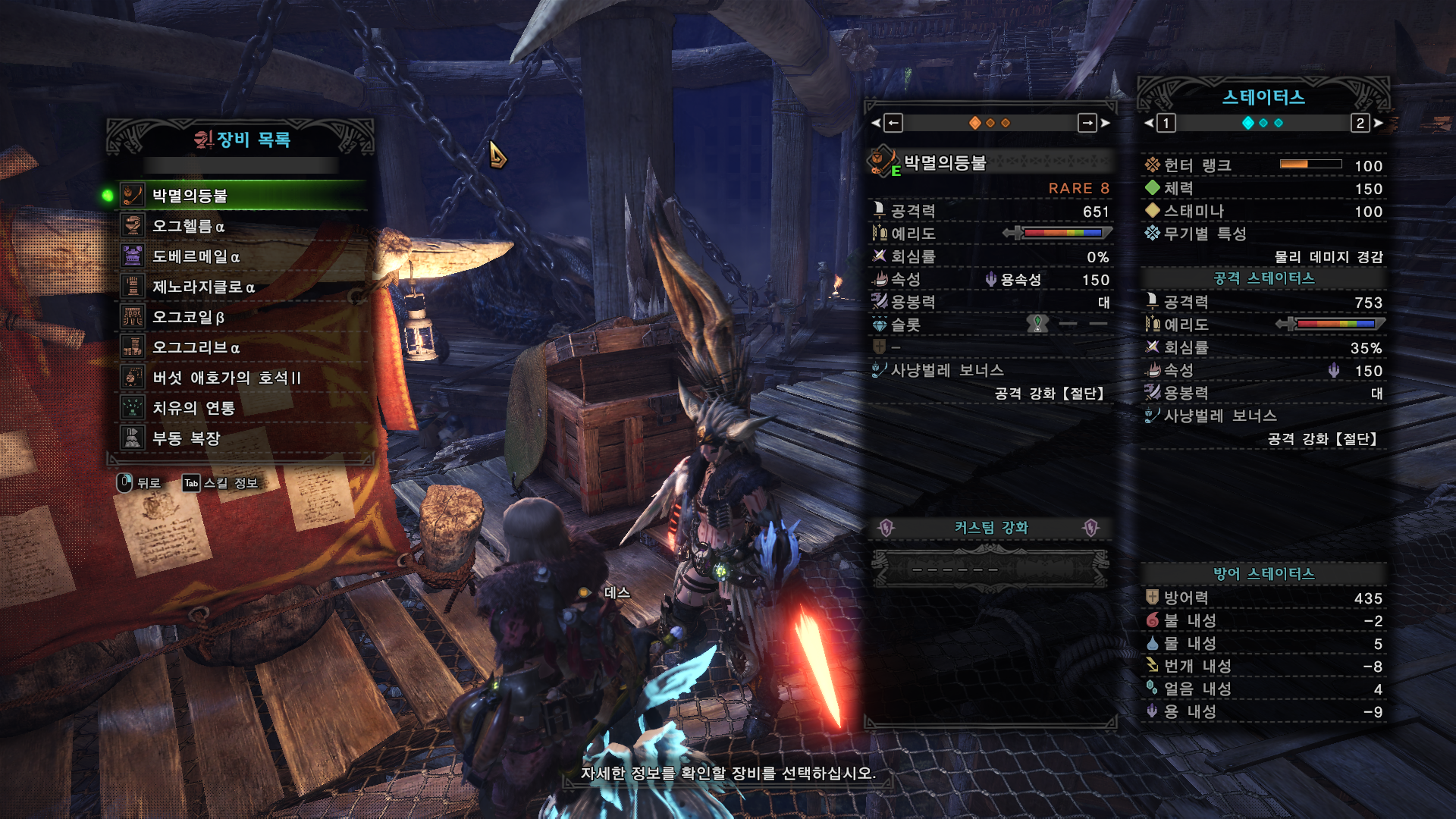Viewport: 1456px width, 819px height.
Task: Show the previous weapon detail page
Action: coord(893,123)
